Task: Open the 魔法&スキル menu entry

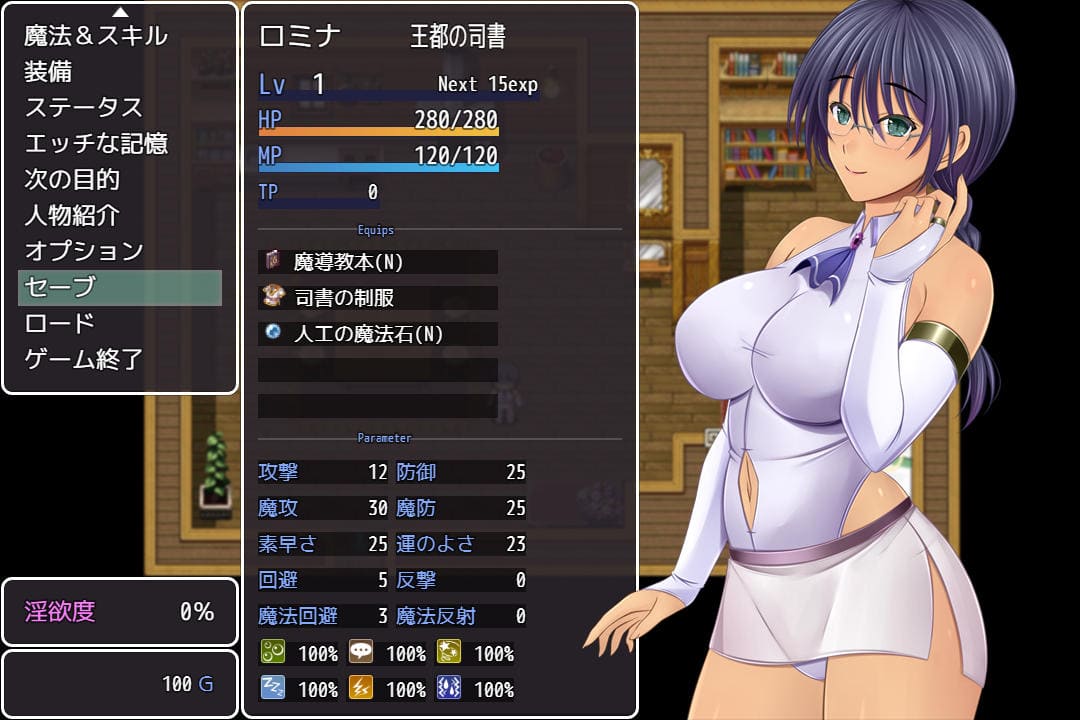Action: tap(96, 36)
